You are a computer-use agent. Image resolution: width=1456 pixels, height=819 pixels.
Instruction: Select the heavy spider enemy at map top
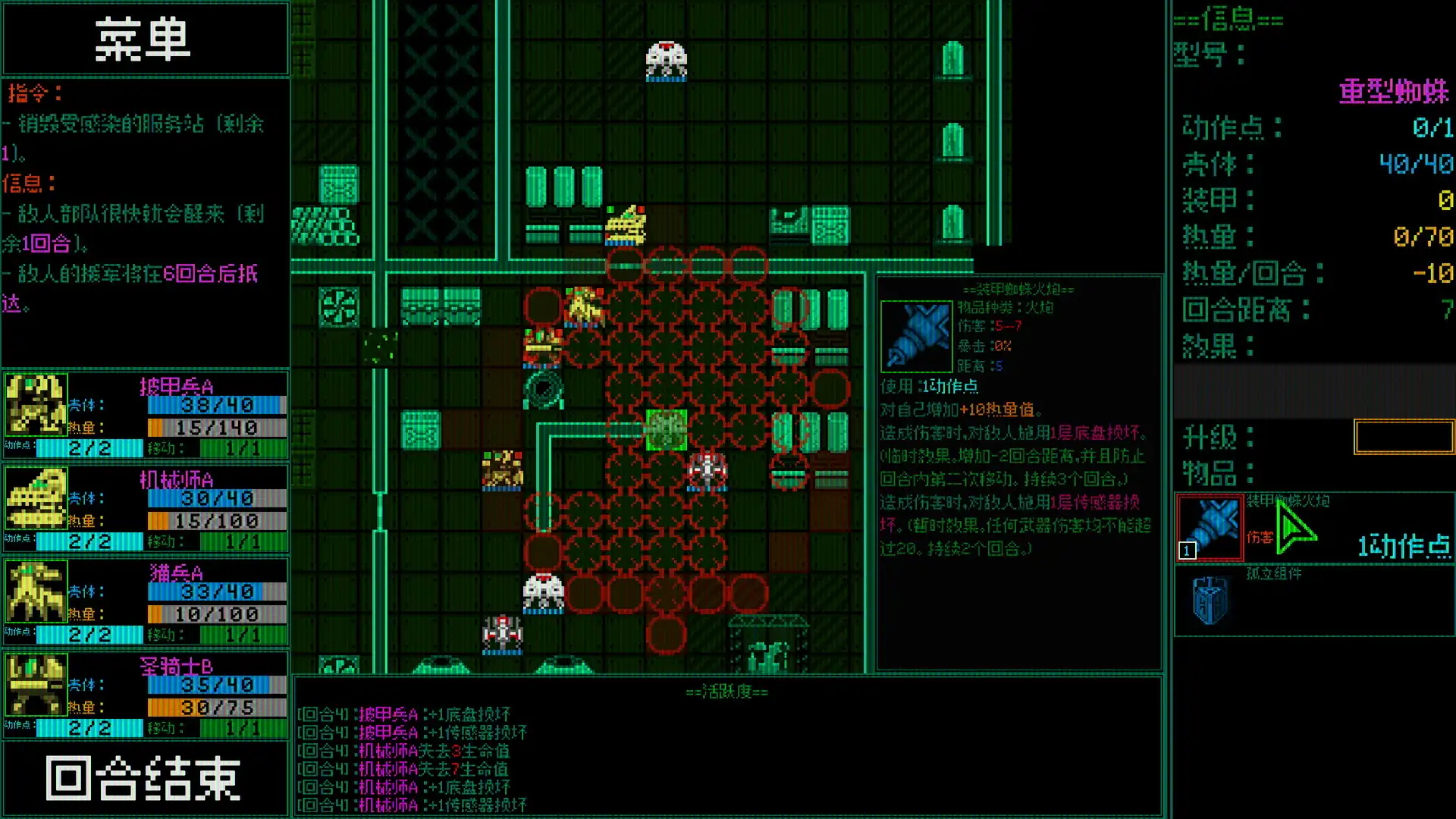(665, 57)
